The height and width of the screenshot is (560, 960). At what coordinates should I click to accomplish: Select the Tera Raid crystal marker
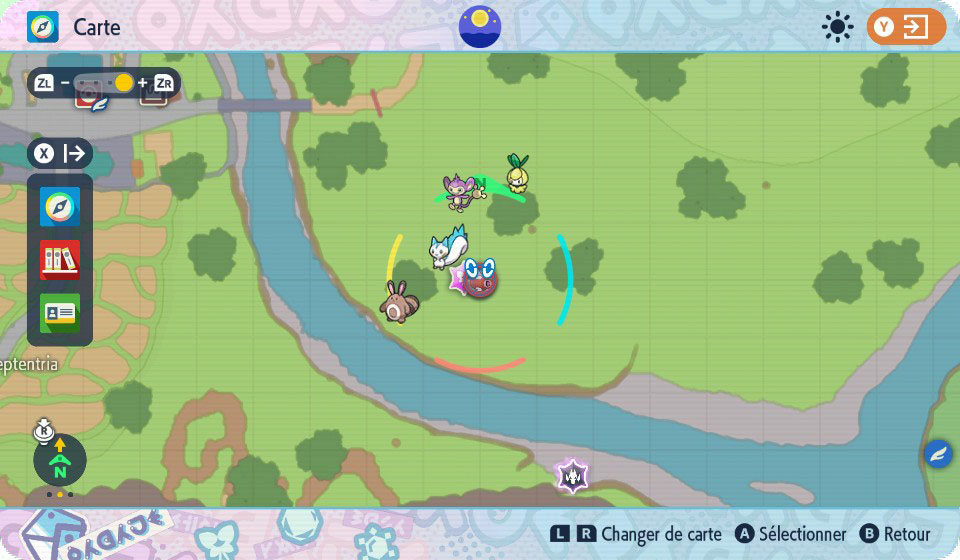573,475
